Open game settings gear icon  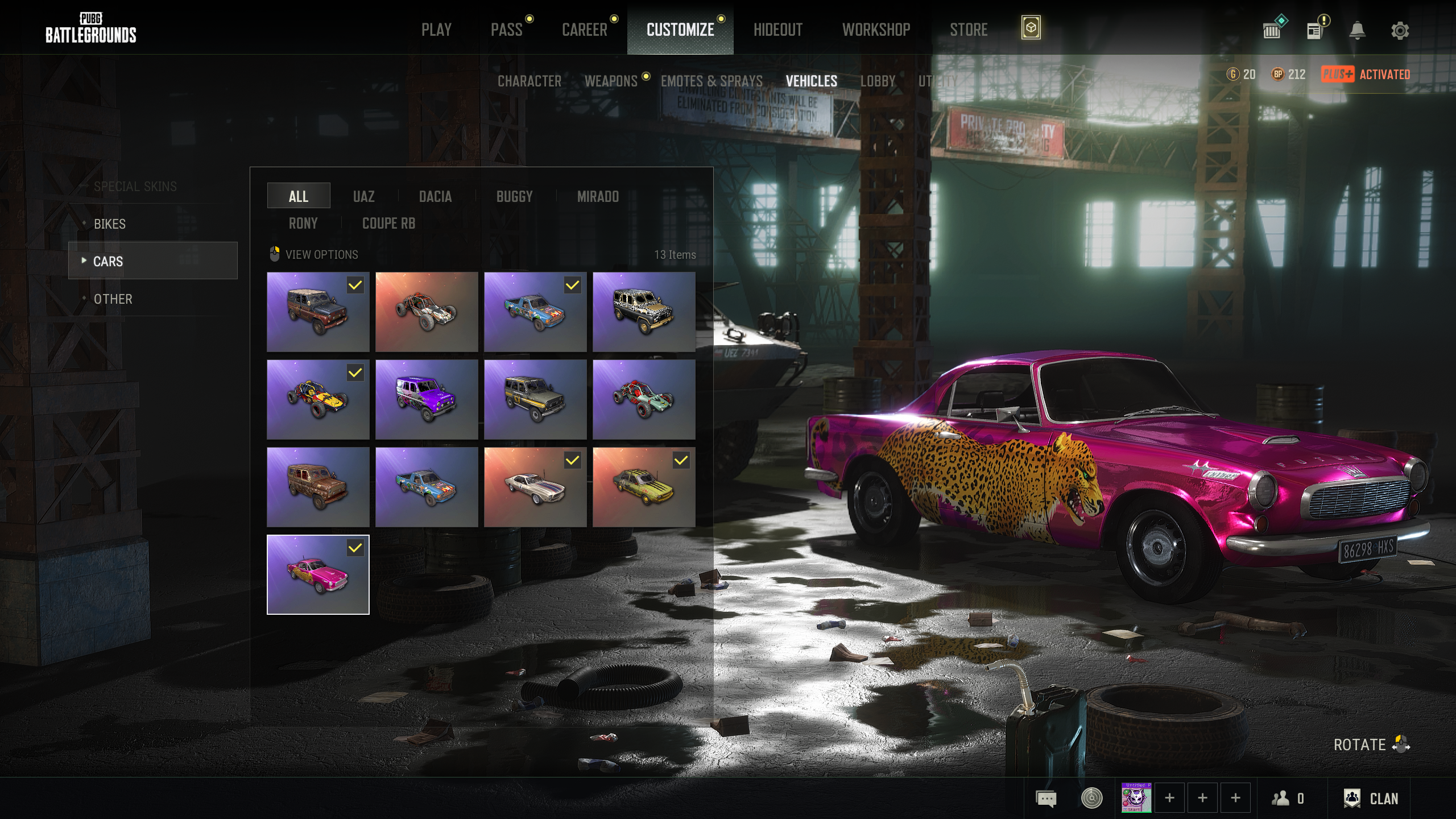1400,31
